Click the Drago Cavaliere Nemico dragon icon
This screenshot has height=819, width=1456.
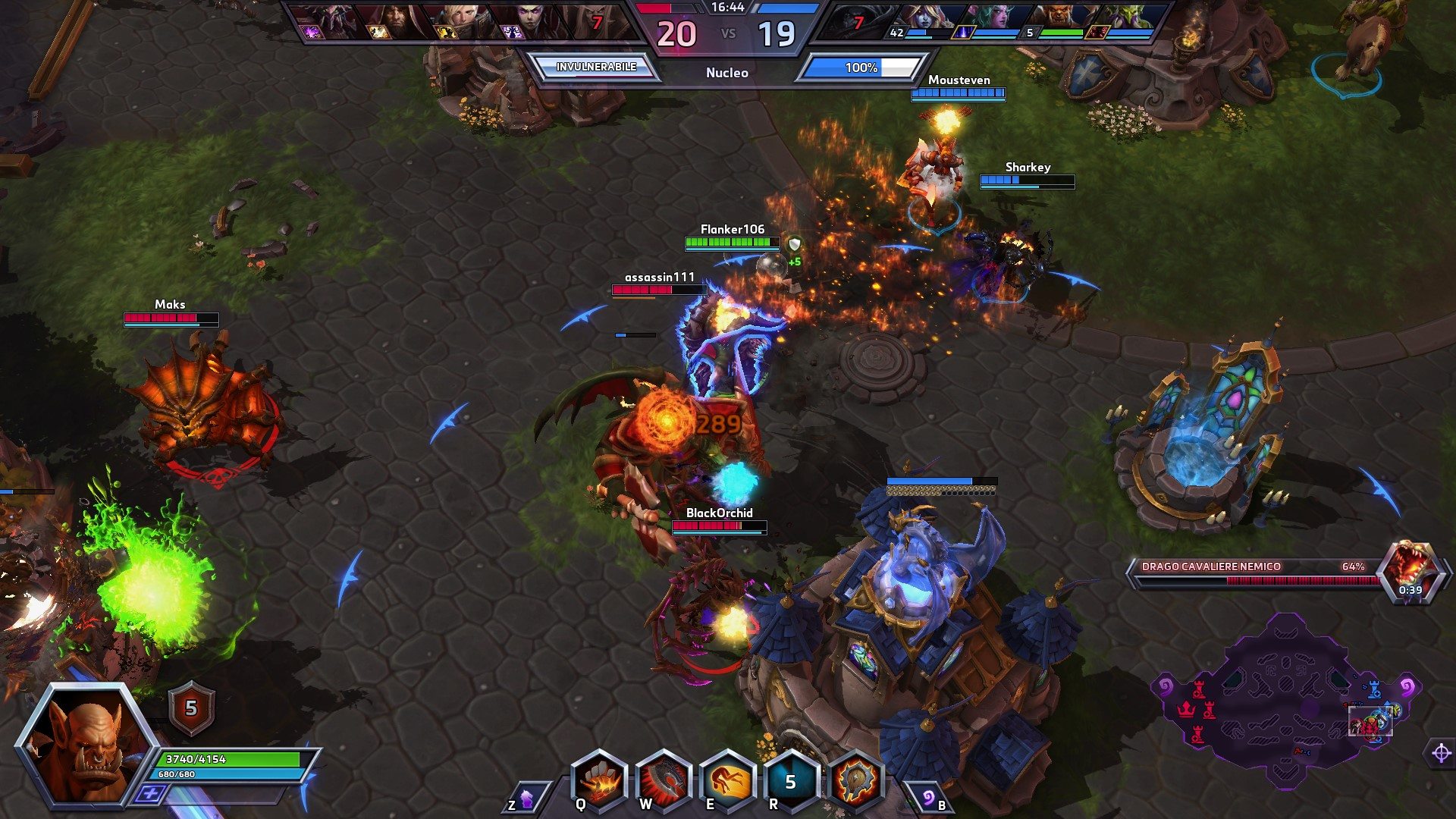(x=1409, y=569)
